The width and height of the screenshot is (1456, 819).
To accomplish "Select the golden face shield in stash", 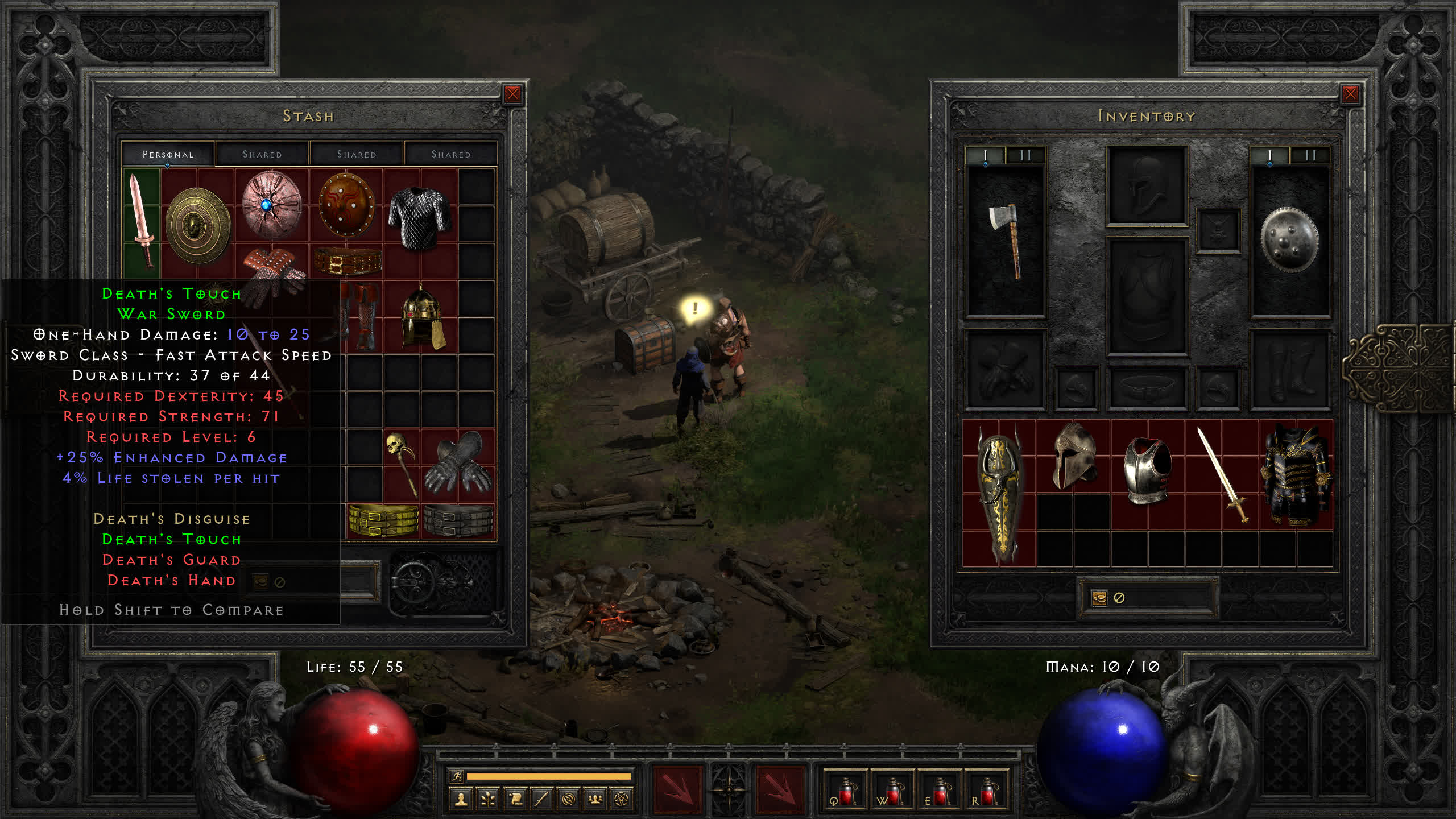I will pos(197,225).
